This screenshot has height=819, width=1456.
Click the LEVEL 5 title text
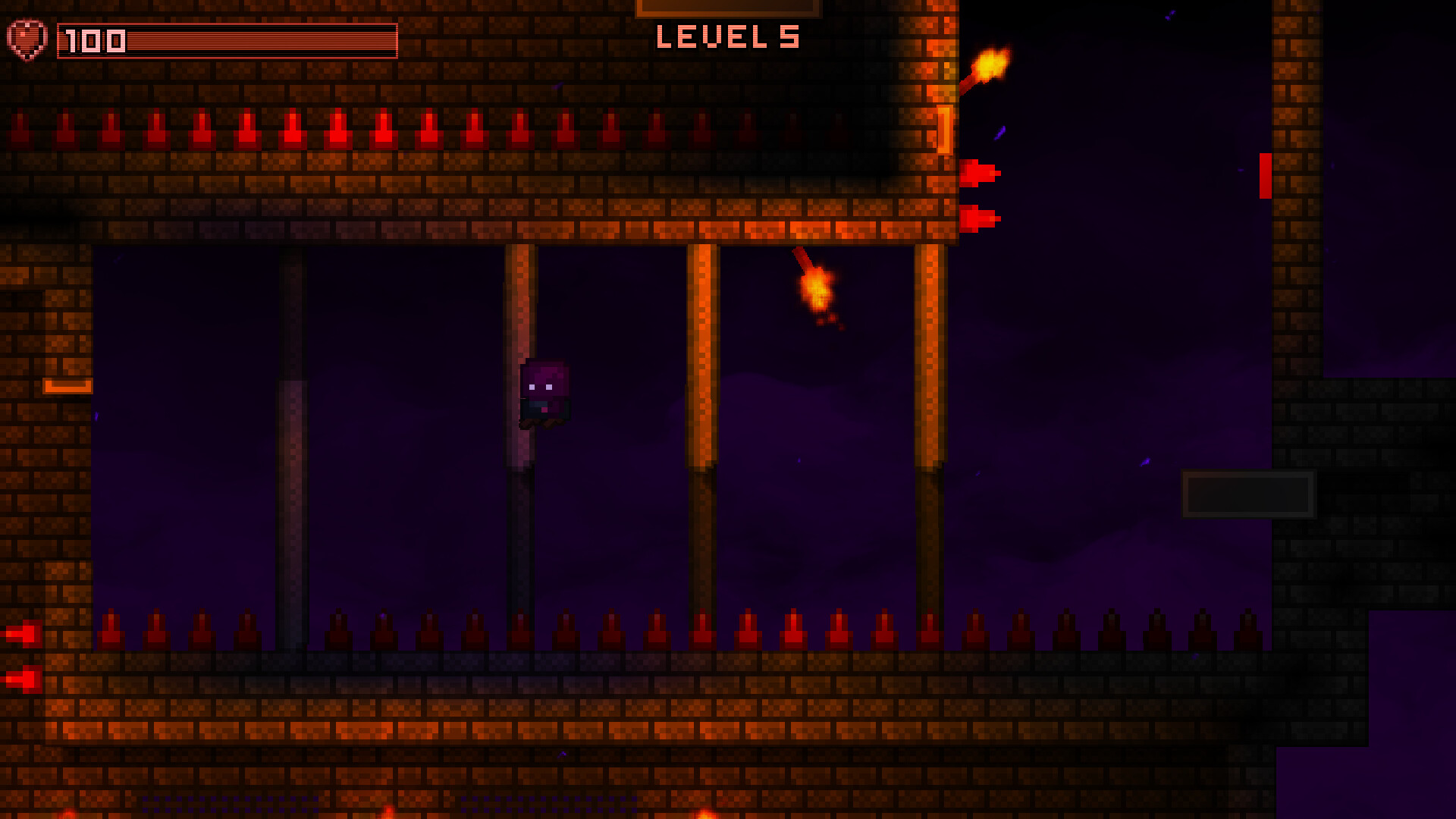point(727,37)
